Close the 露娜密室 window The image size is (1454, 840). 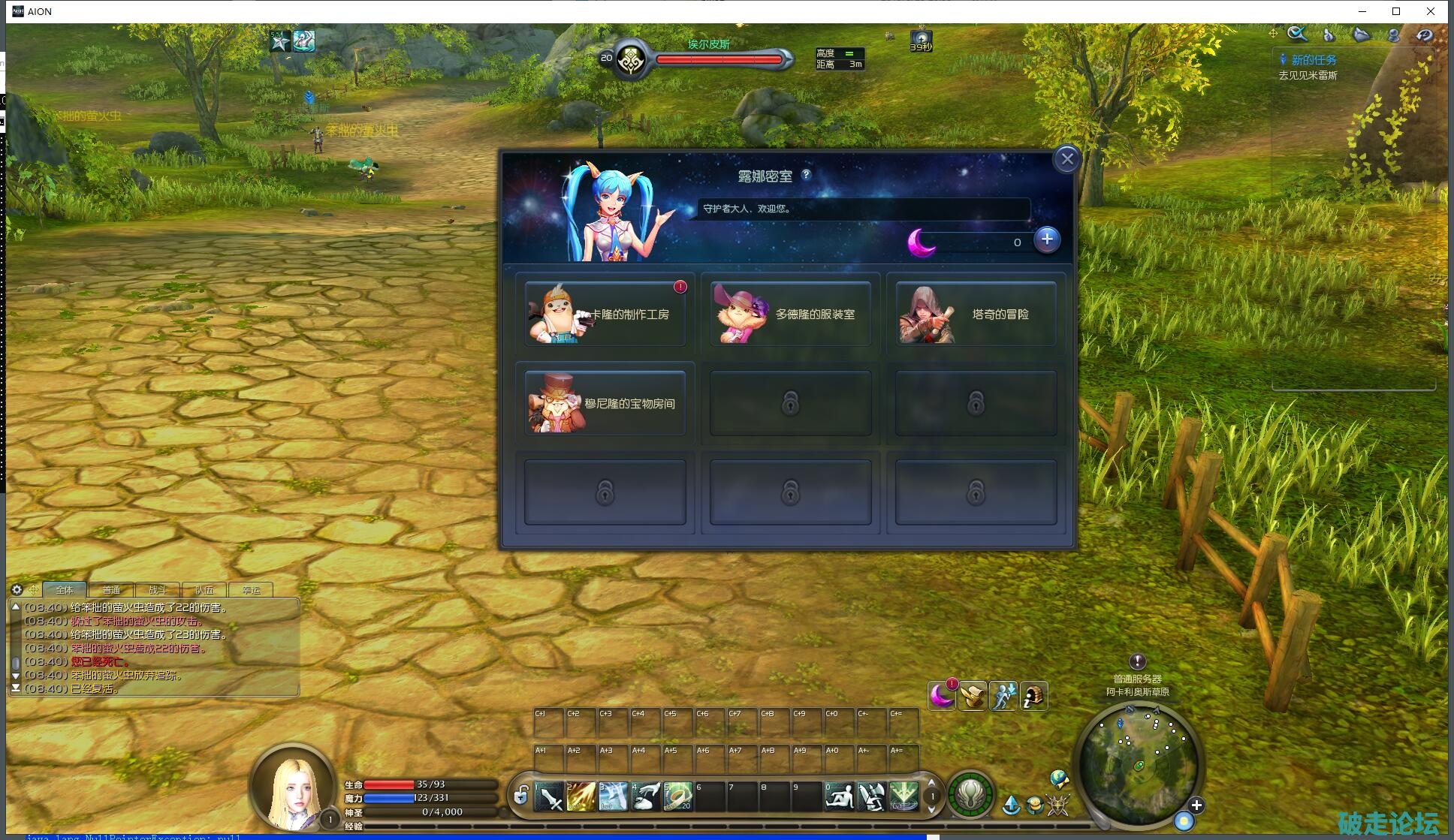[x=1066, y=159]
